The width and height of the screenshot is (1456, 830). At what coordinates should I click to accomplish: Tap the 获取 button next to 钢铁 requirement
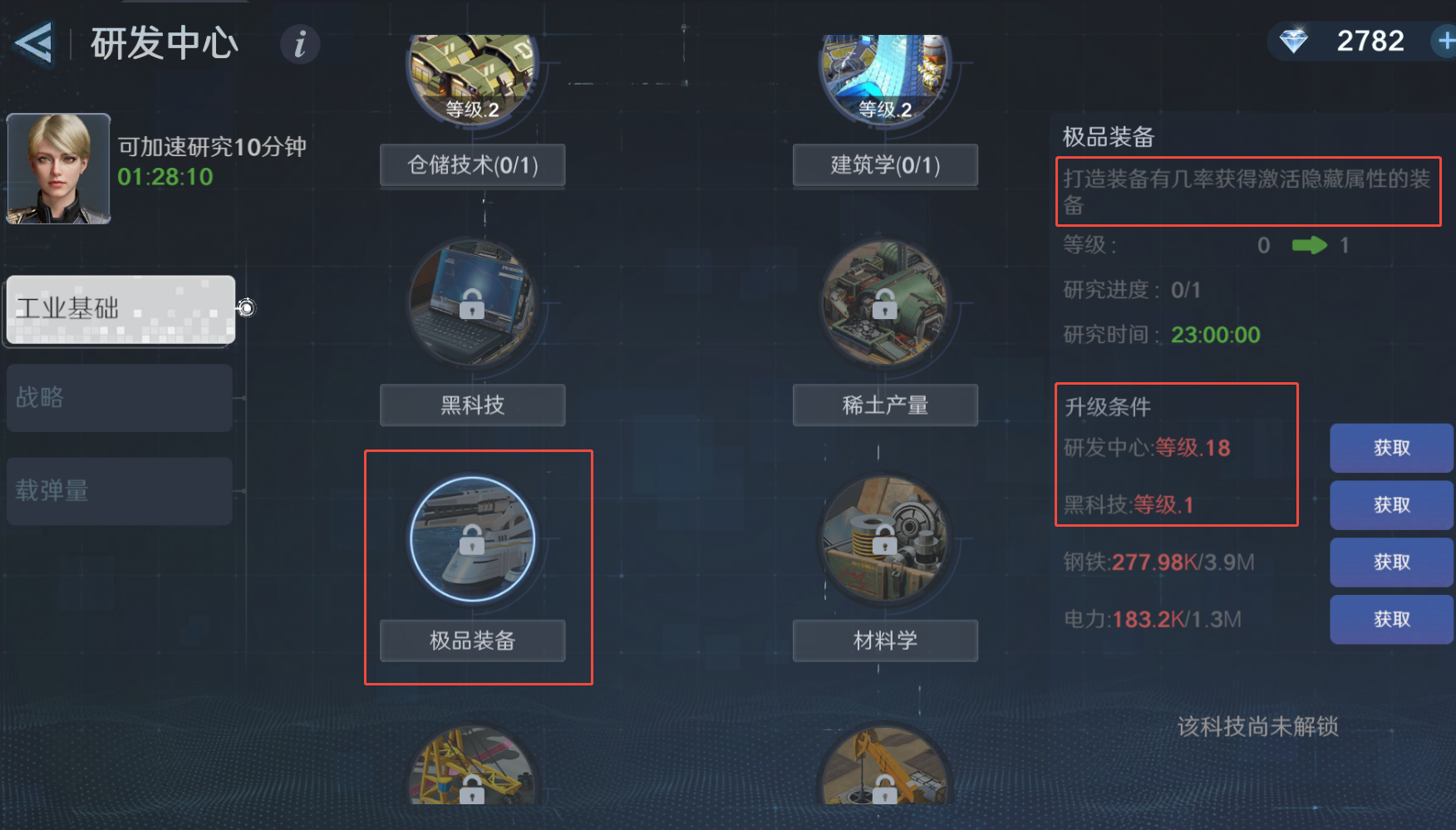click(1391, 562)
